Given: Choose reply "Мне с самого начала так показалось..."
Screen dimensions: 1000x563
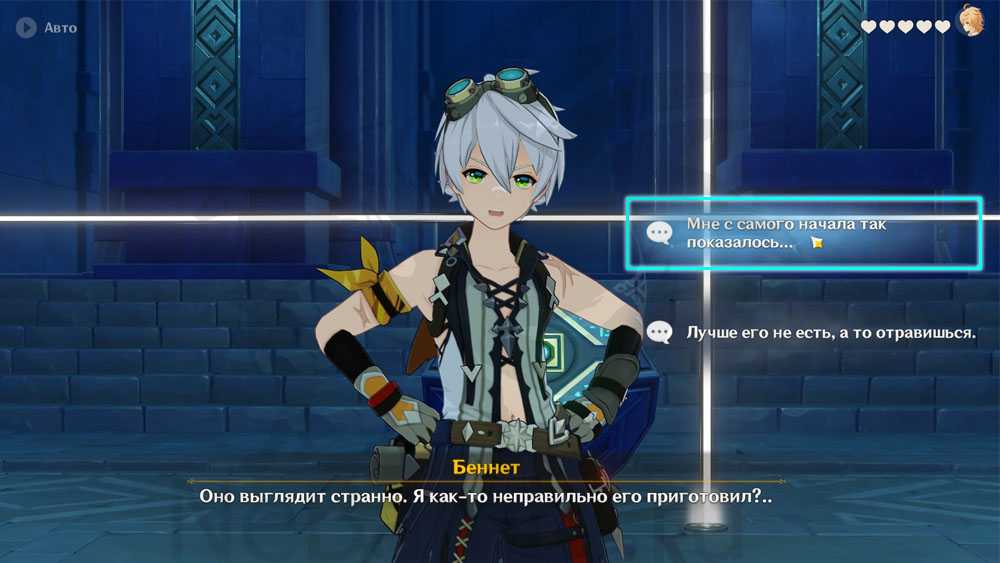Looking at the screenshot, I should tap(802, 233).
